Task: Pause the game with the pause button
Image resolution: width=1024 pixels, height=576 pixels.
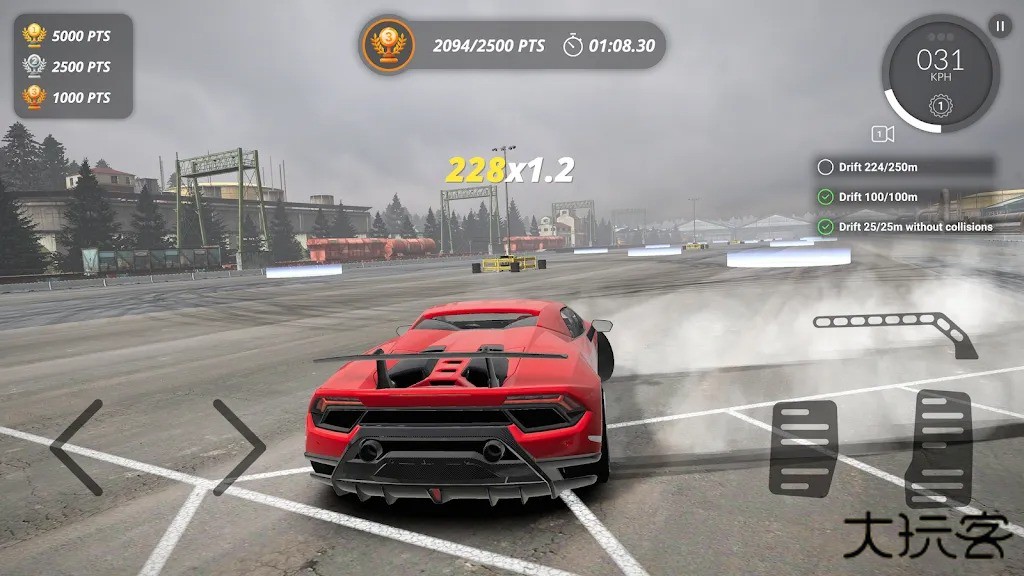Action: tap(999, 27)
